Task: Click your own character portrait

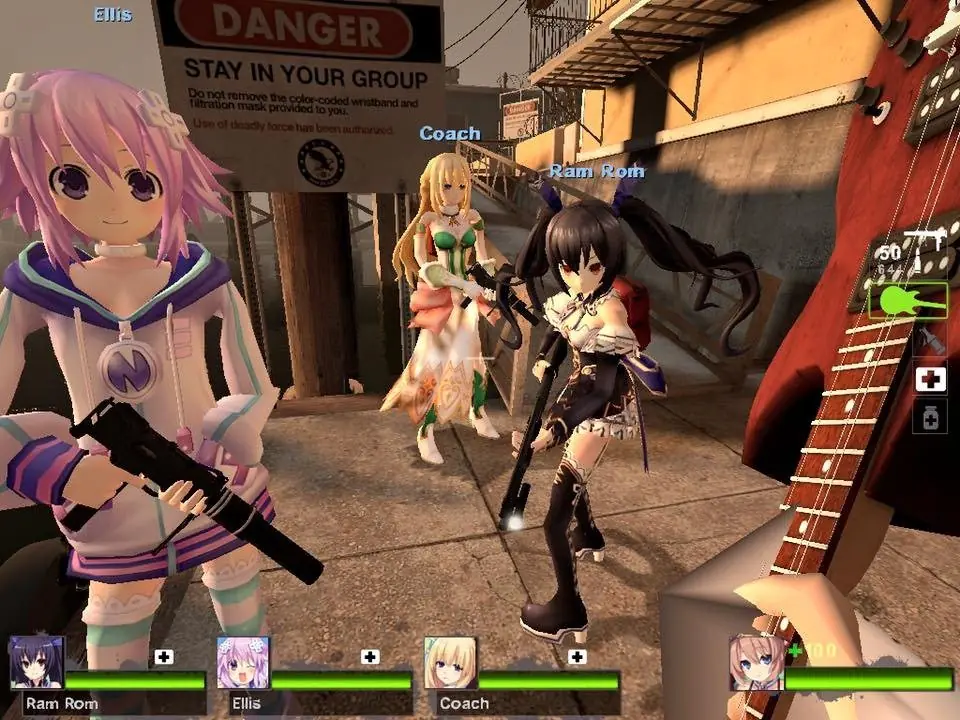Action: coord(756,662)
